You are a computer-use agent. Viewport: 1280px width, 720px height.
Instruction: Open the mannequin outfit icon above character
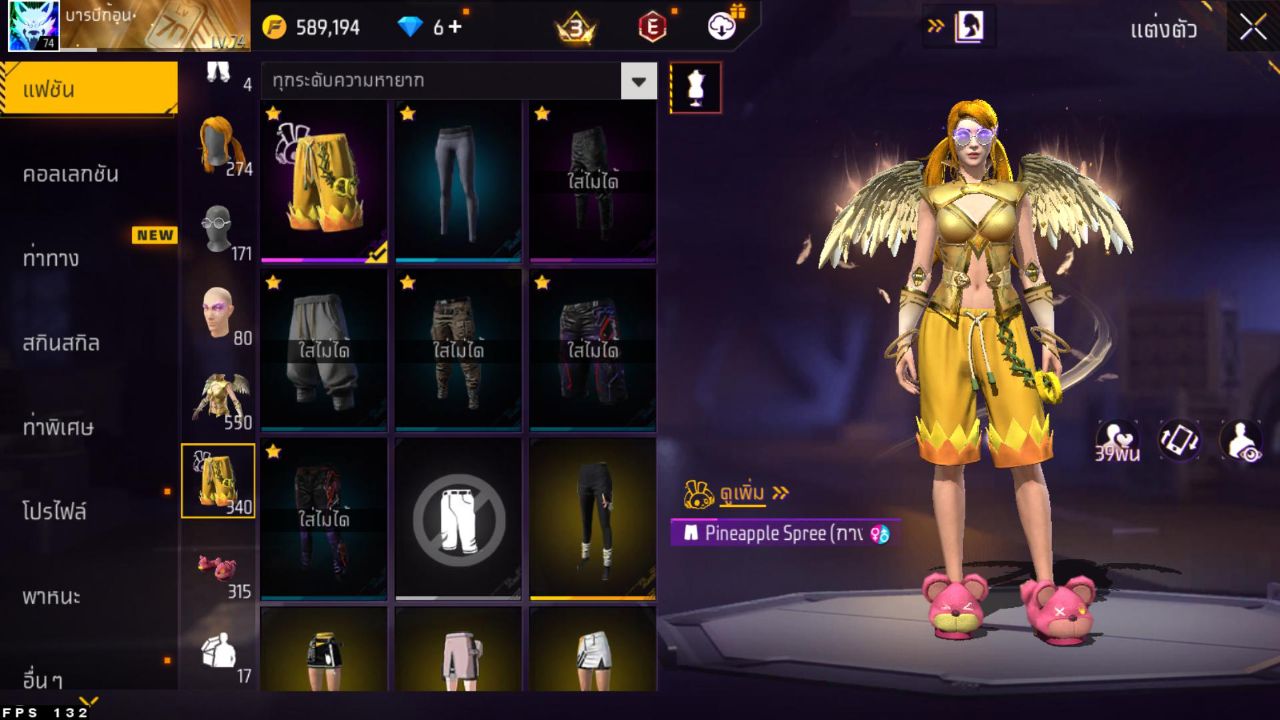coord(695,87)
